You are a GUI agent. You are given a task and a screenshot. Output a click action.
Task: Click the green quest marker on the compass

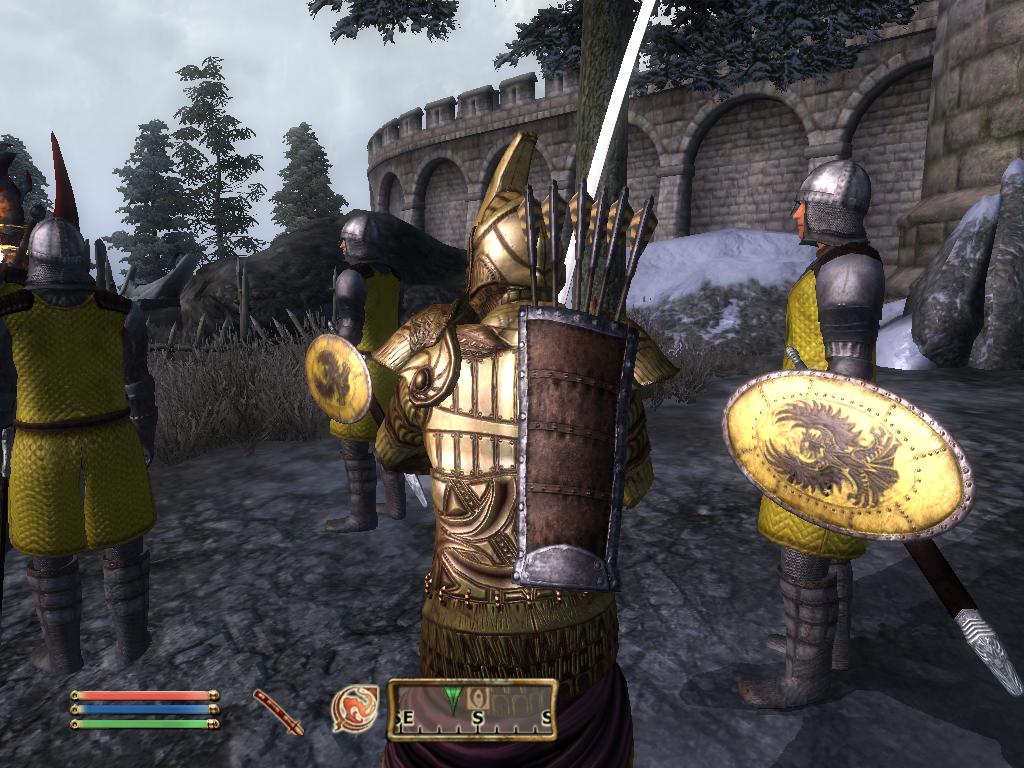point(454,700)
